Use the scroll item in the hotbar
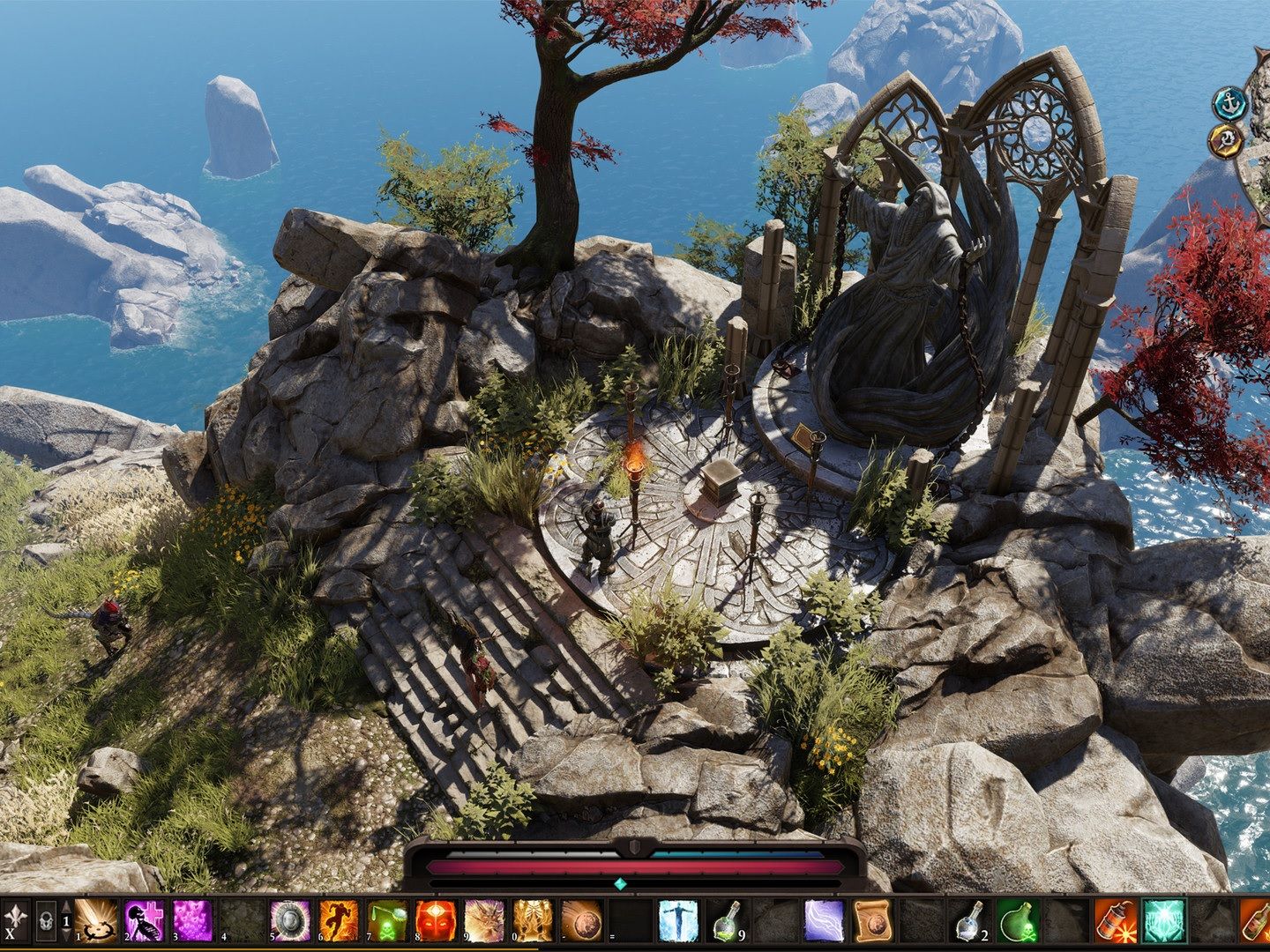The image size is (1270, 952). [x=873, y=921]
